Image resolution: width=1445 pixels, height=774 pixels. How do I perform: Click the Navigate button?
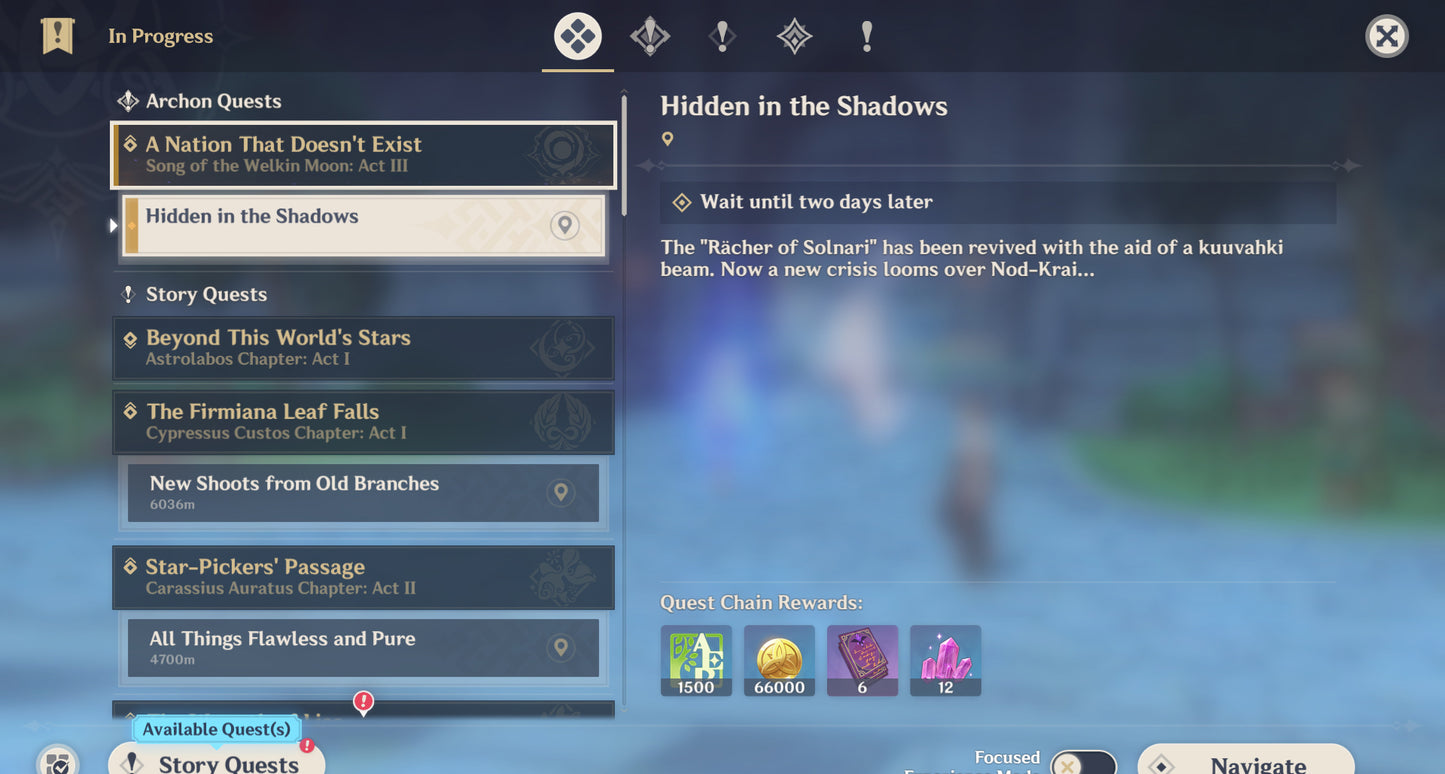click(1245, 762)
